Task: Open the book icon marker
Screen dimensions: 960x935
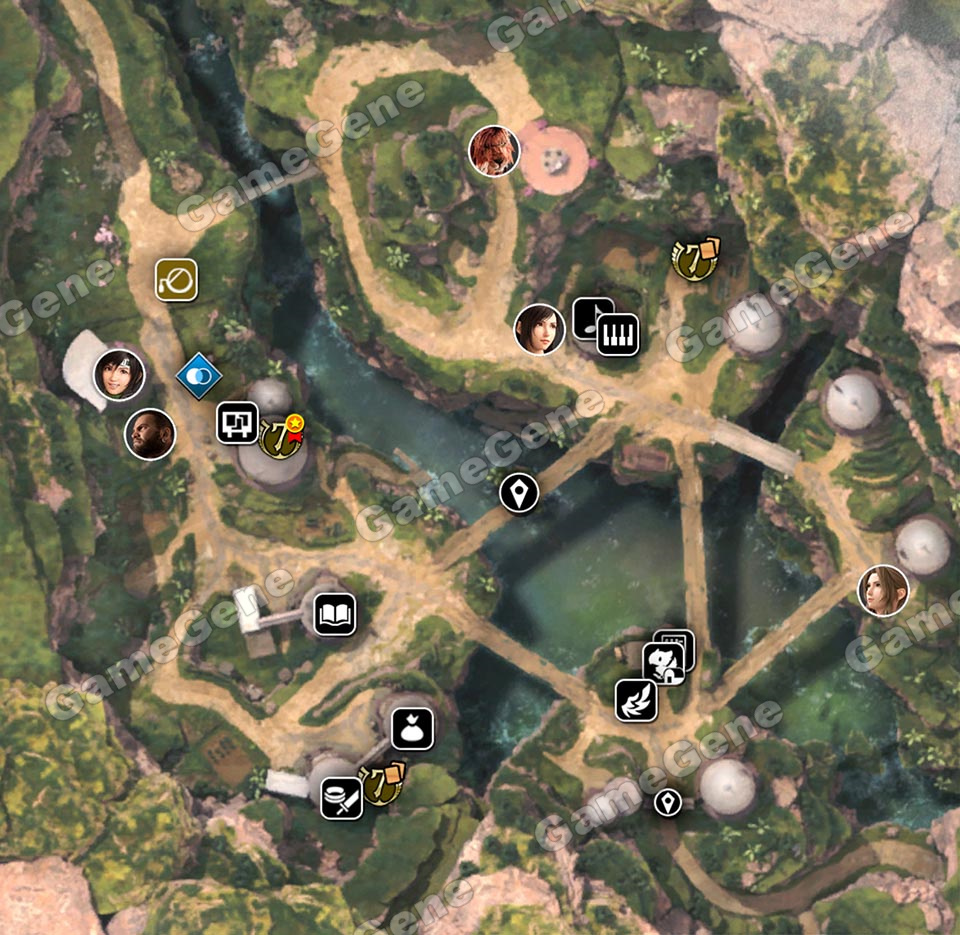Action: point(335,614)
